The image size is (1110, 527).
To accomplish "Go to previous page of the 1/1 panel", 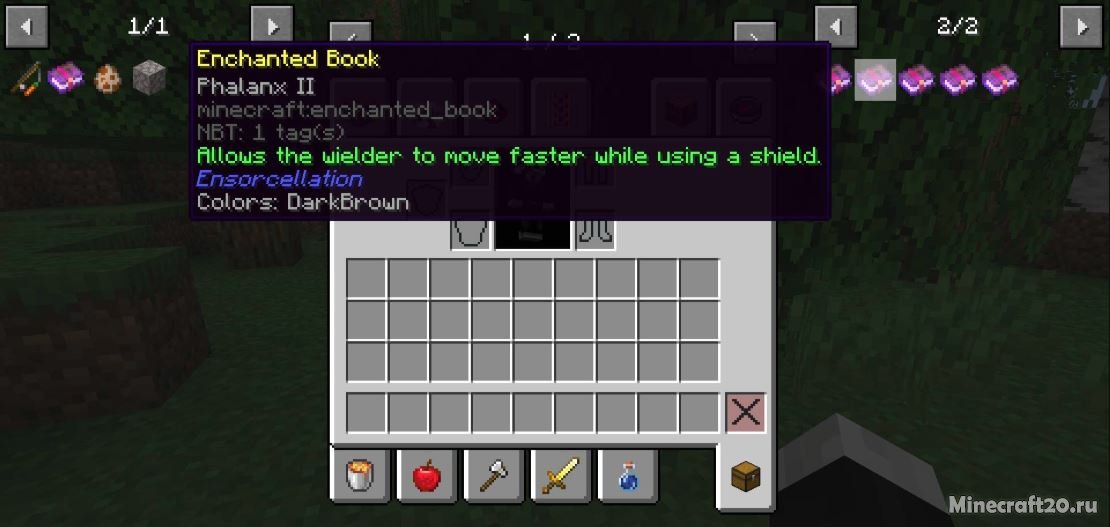I will (27, 27).
